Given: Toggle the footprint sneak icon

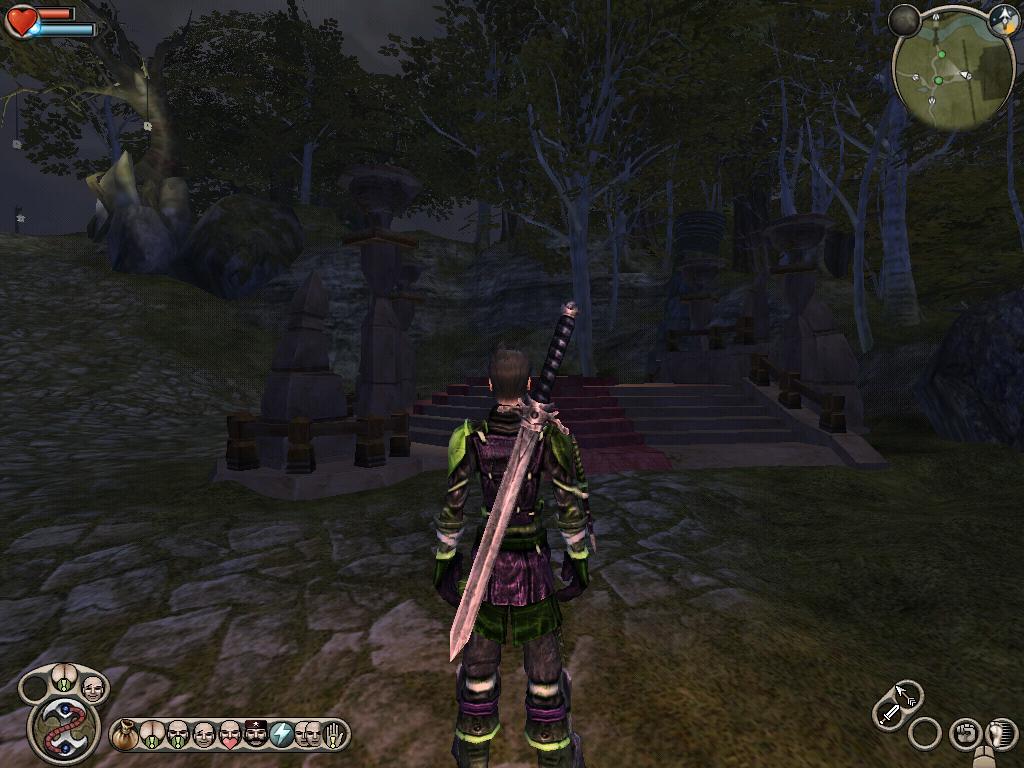Looking at the screenshot, I should coord(999,733).
